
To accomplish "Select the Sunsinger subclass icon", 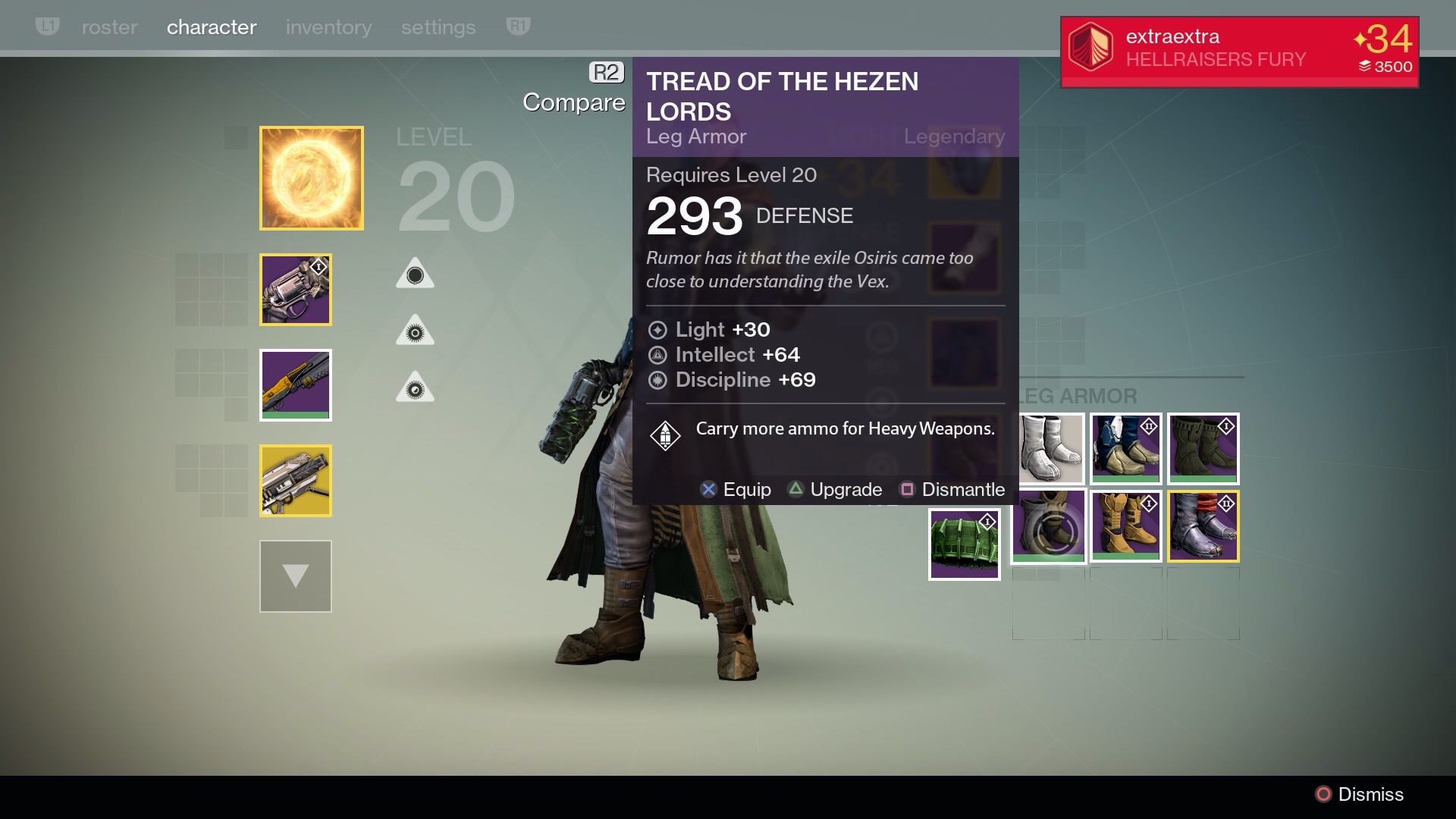I will 311,177.
